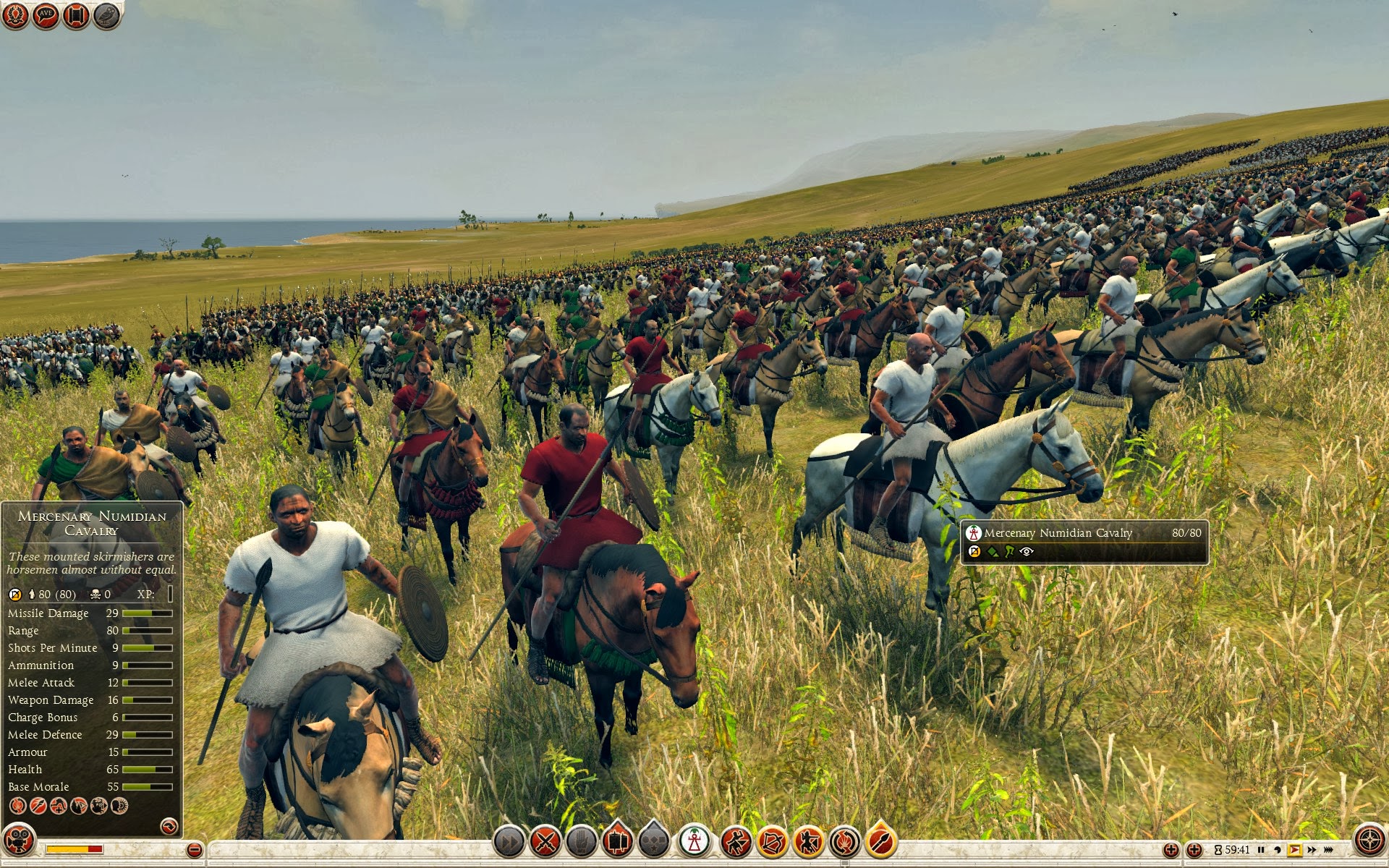Screen dimensions: 1389x868
Task: Set battle speed to slow motion
Action: [1278, 850]
